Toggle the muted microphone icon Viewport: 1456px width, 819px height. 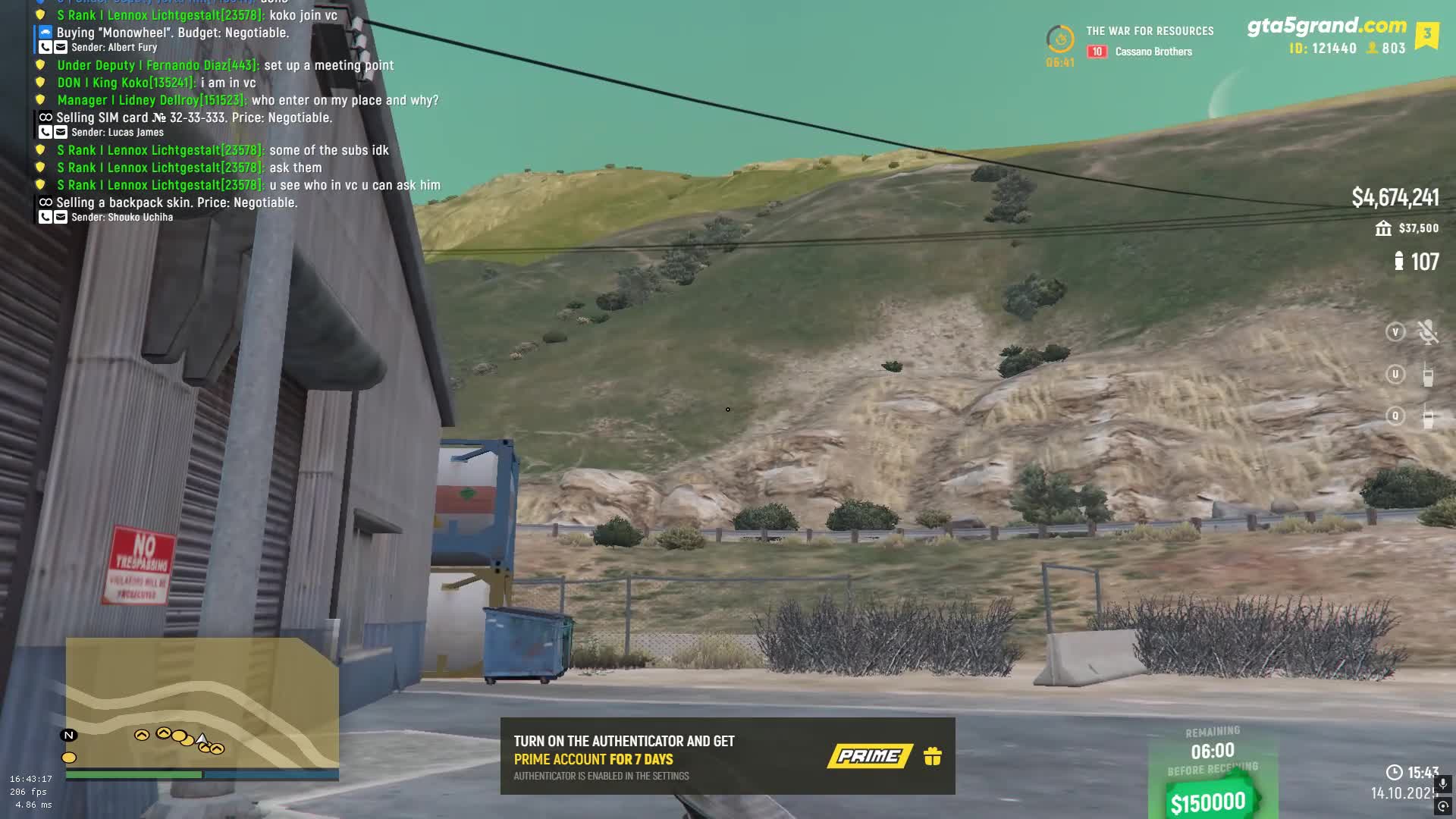point(1427,332)
